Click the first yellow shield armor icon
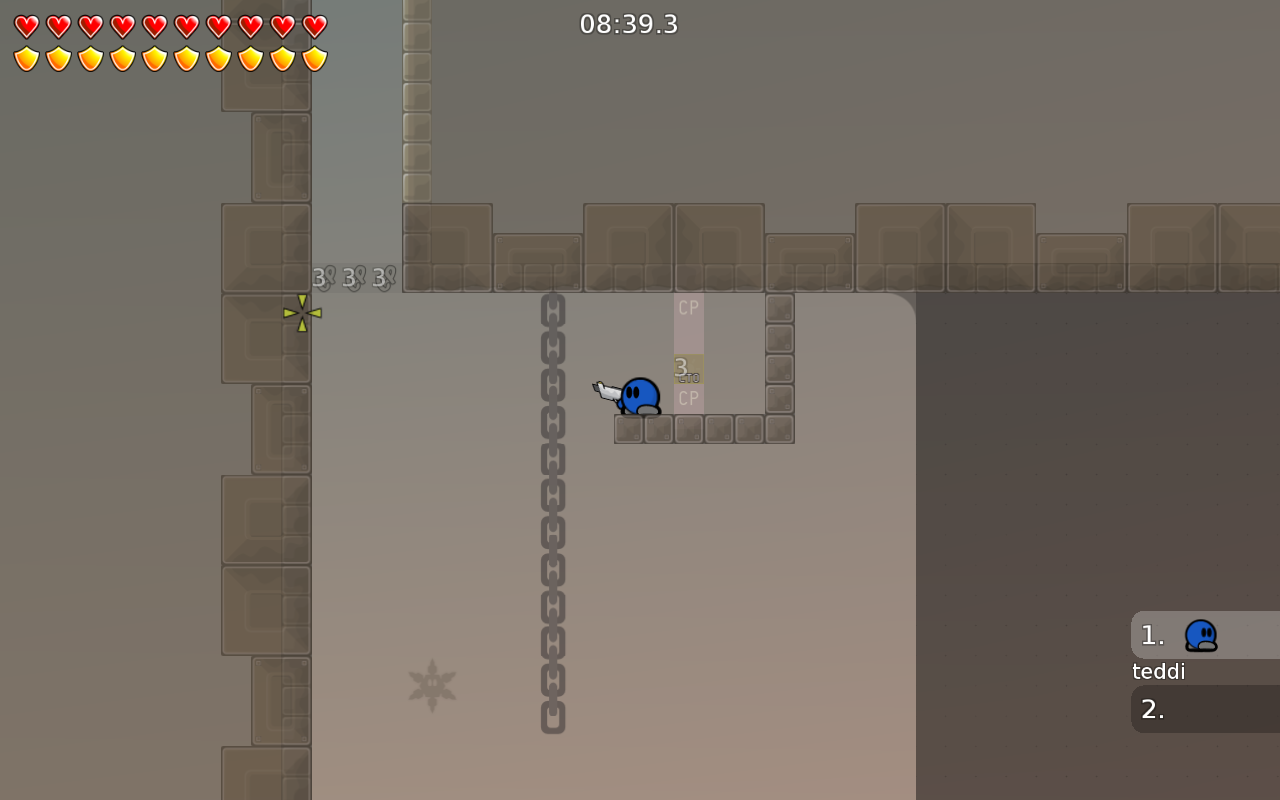Screen dimensions: 1280x800 (x=27, y=58)
